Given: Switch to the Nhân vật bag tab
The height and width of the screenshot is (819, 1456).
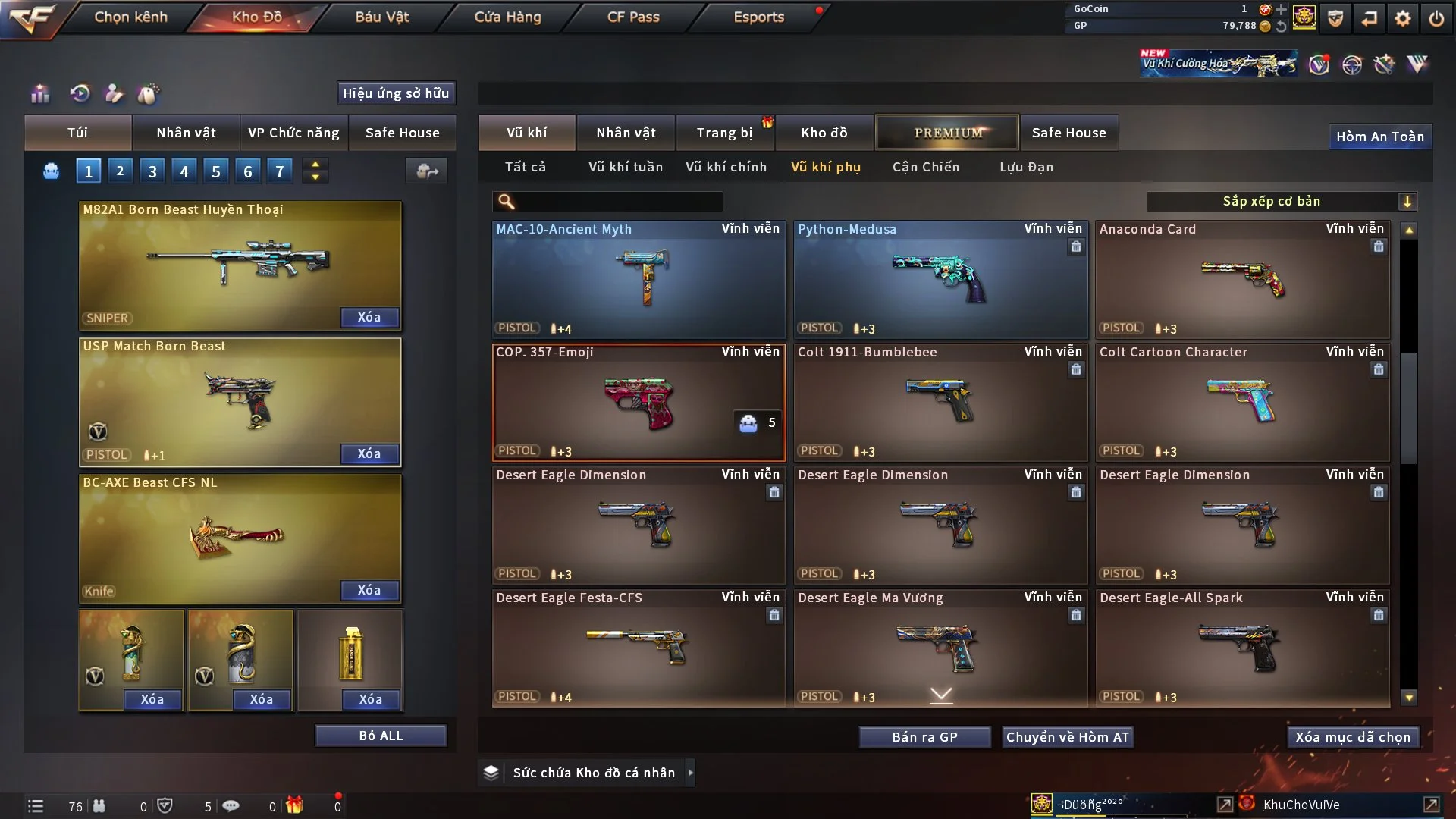Looking at the screenshot, I should point(186,133).
